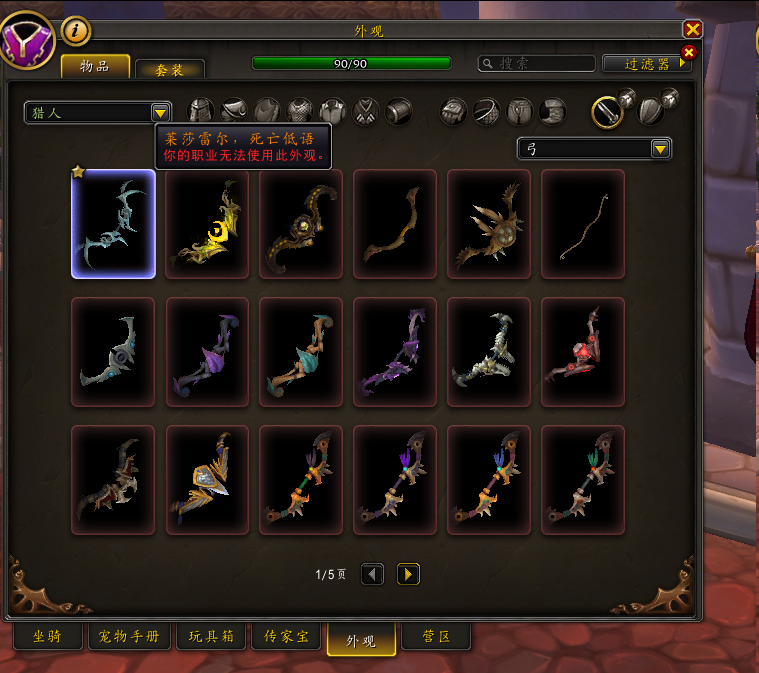Go to the next appearance page
This screenshot has height=673, width=759.
point(408,574)
